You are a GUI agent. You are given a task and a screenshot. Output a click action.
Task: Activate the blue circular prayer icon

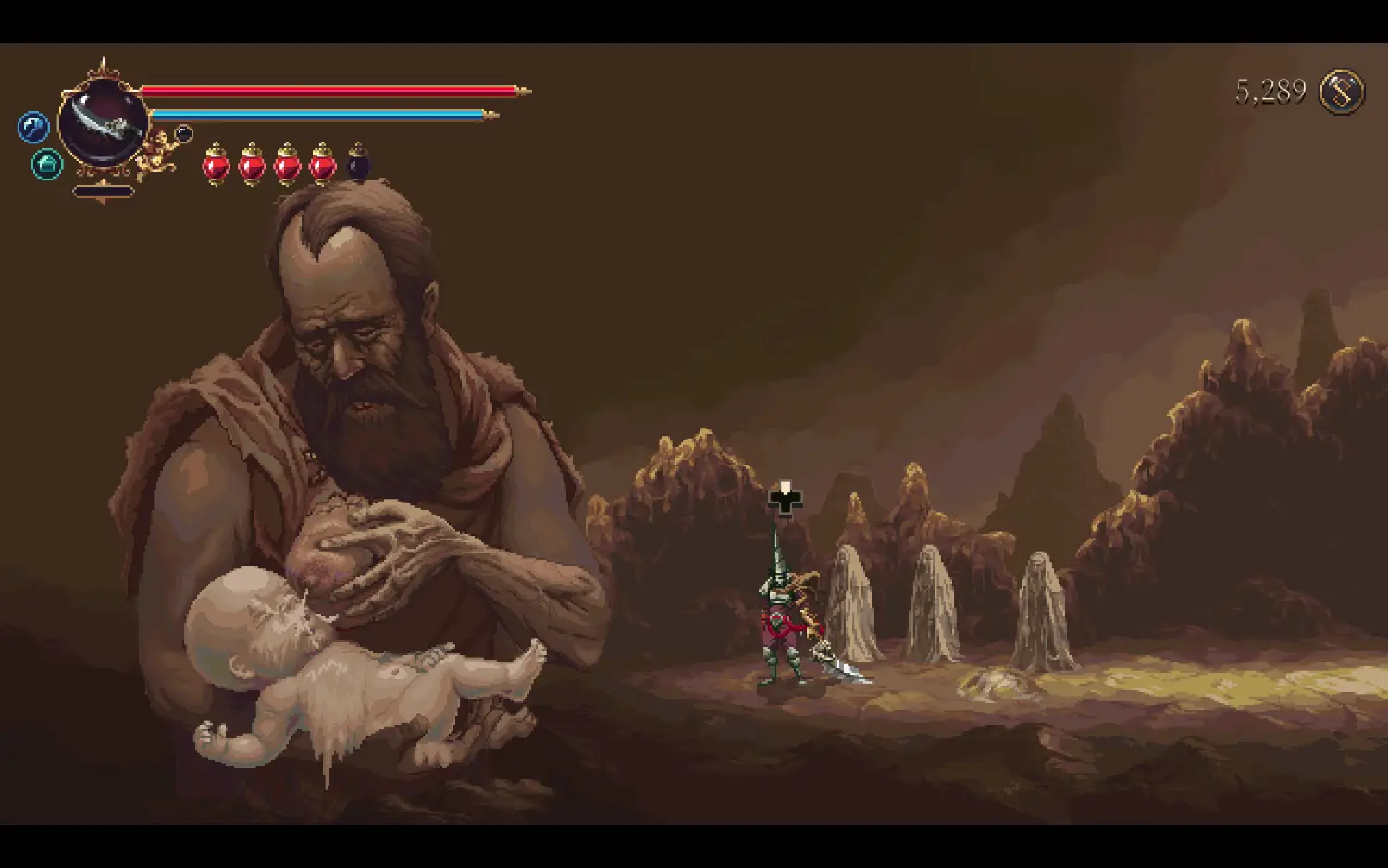pos(33,127)
